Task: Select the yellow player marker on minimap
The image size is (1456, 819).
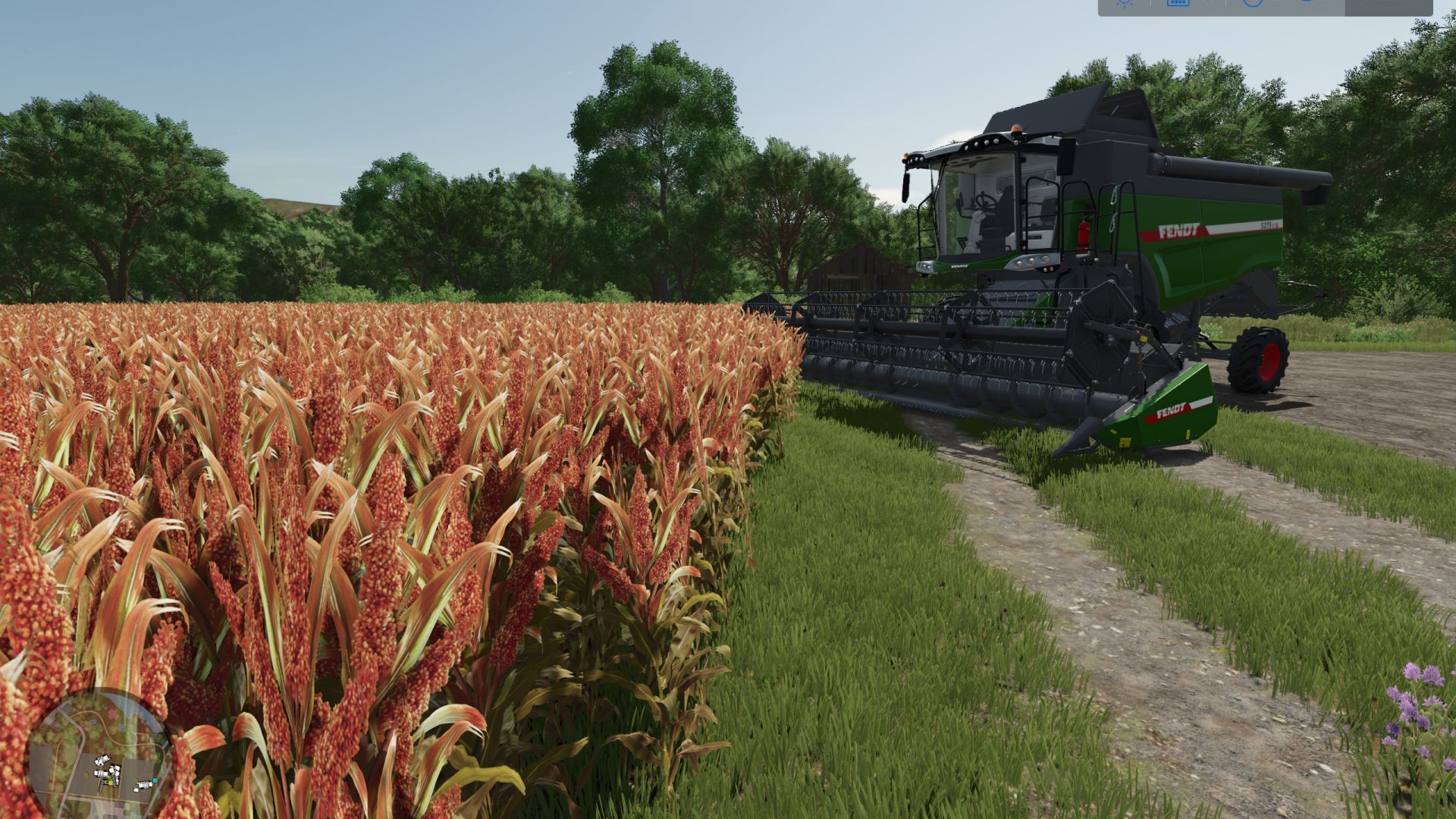Action: (x=111, y=783)
